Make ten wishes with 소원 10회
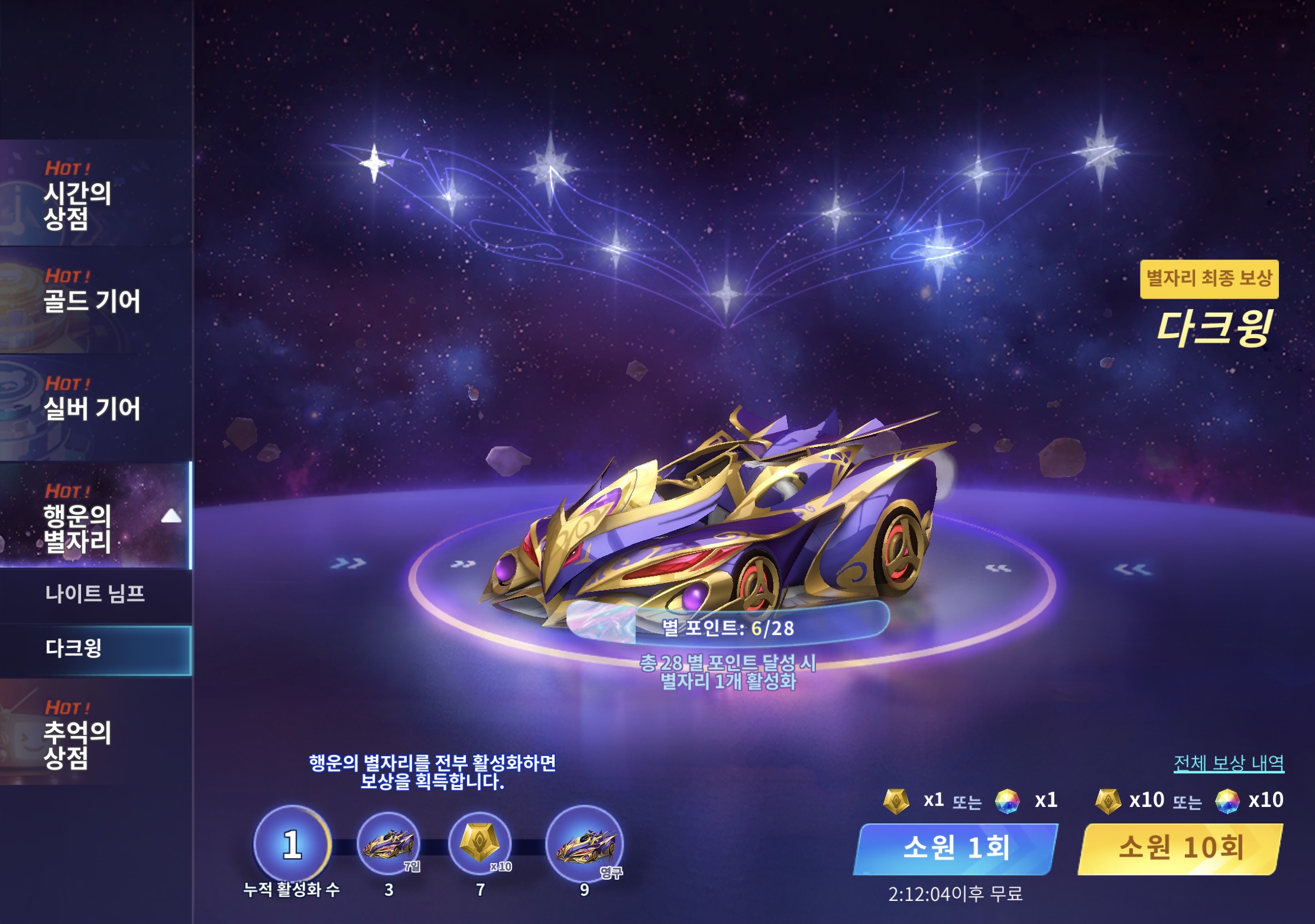 [1180, 848]
